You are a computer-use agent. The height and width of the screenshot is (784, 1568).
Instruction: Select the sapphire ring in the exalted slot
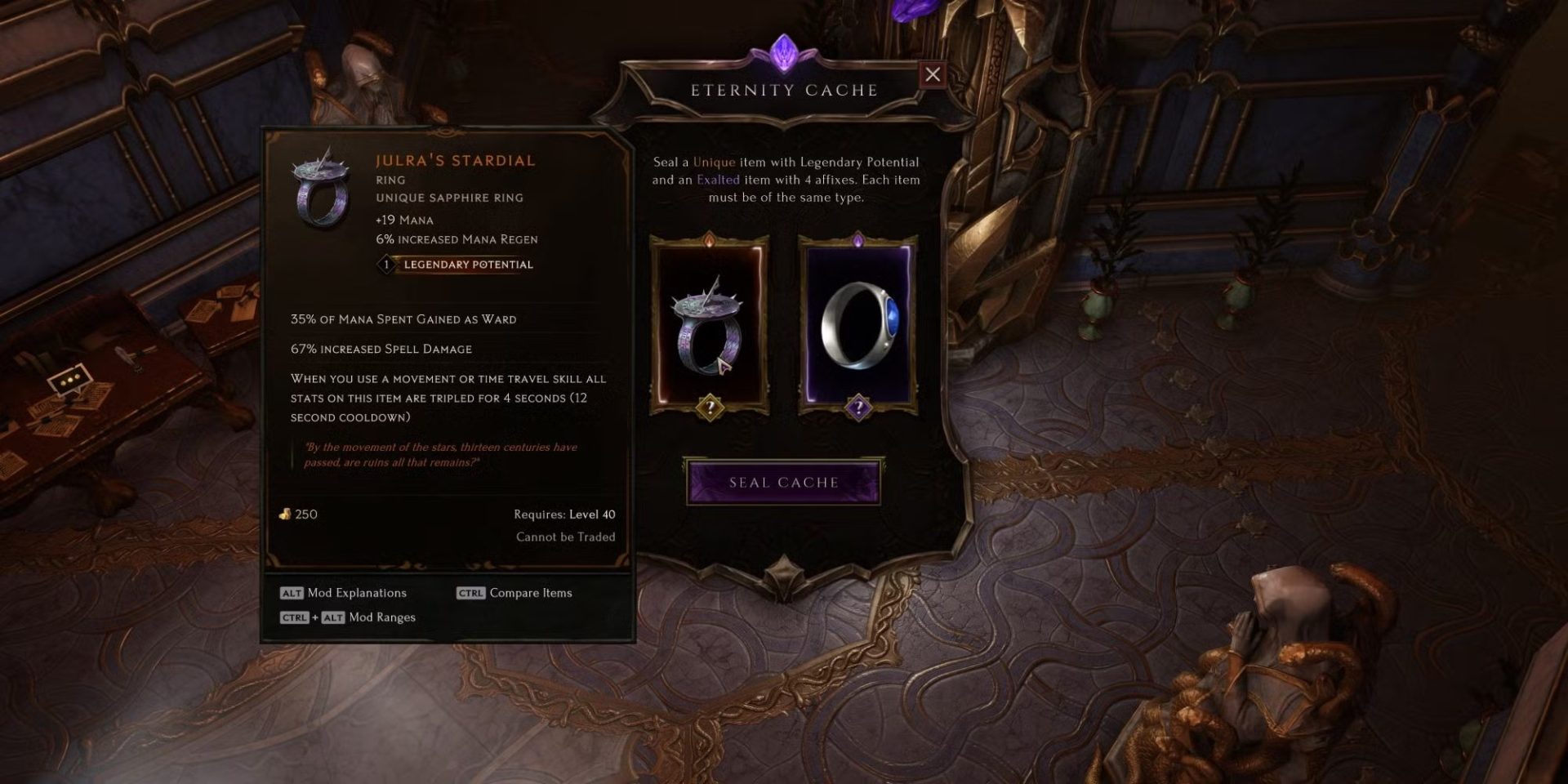coord(859,327)
